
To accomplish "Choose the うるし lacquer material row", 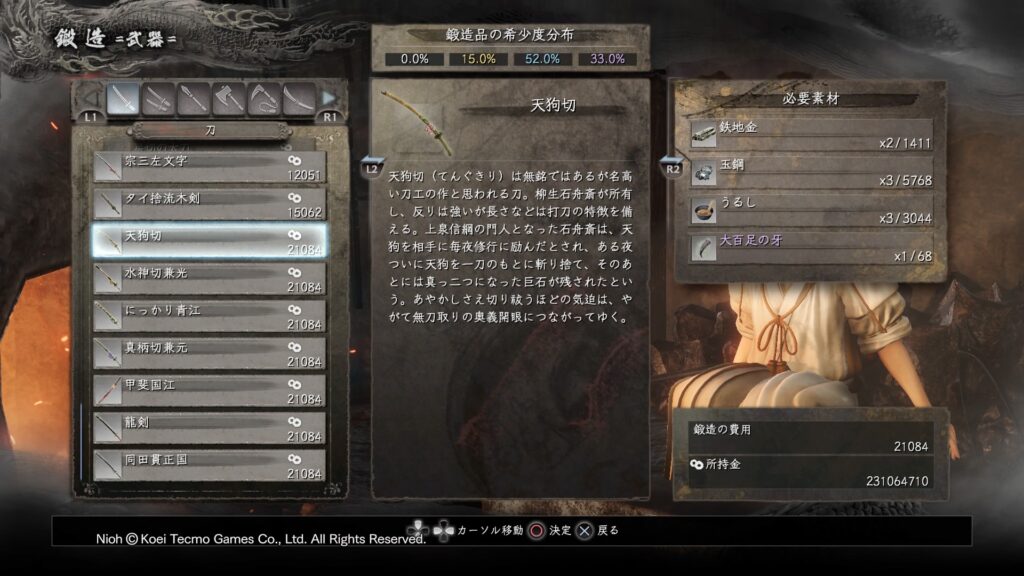I will [x=811, y=209].
